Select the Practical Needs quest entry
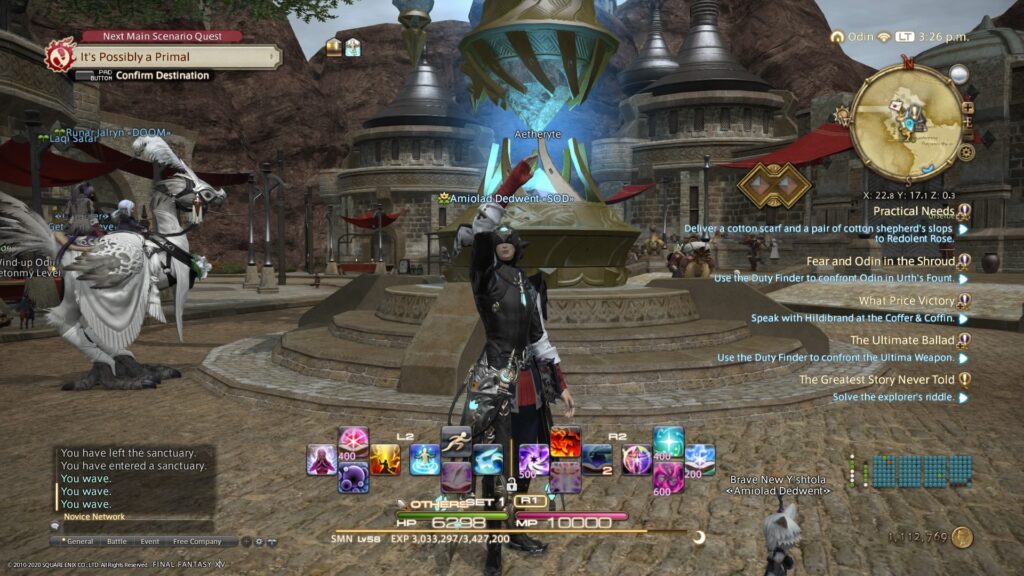1024x576 pixels. pyautogui.click(x=914, y=211)
